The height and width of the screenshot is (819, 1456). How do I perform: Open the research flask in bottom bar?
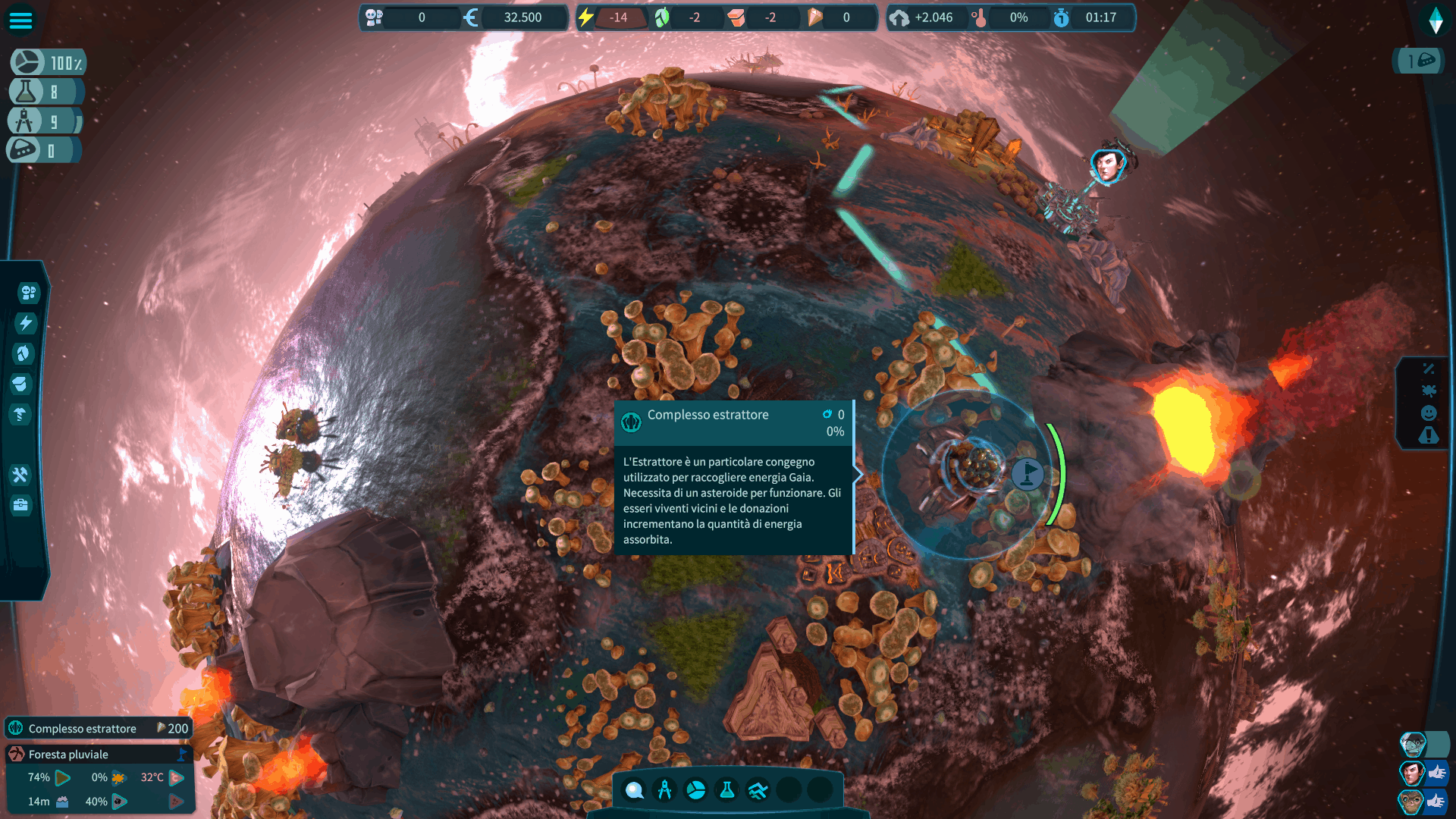click(726, 790)
